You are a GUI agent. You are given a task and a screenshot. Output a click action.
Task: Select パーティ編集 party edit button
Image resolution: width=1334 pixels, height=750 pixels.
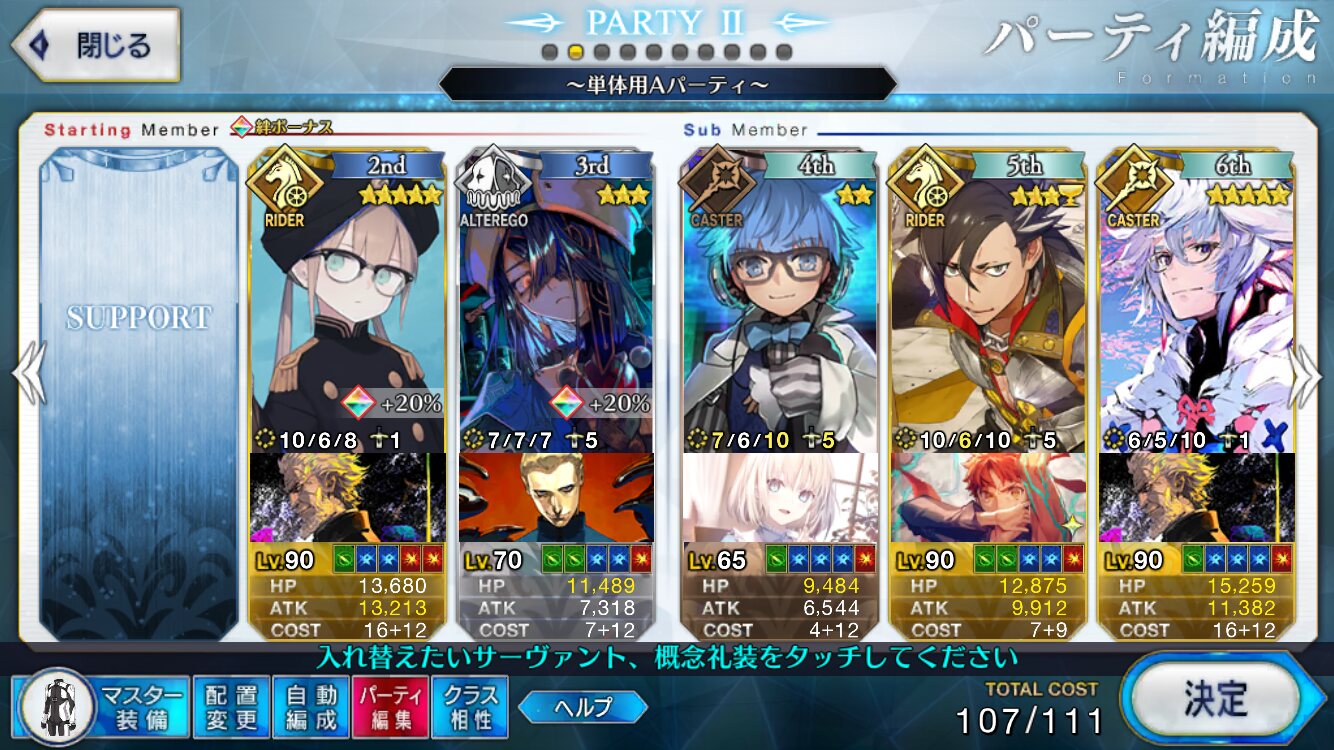(390, 706)
